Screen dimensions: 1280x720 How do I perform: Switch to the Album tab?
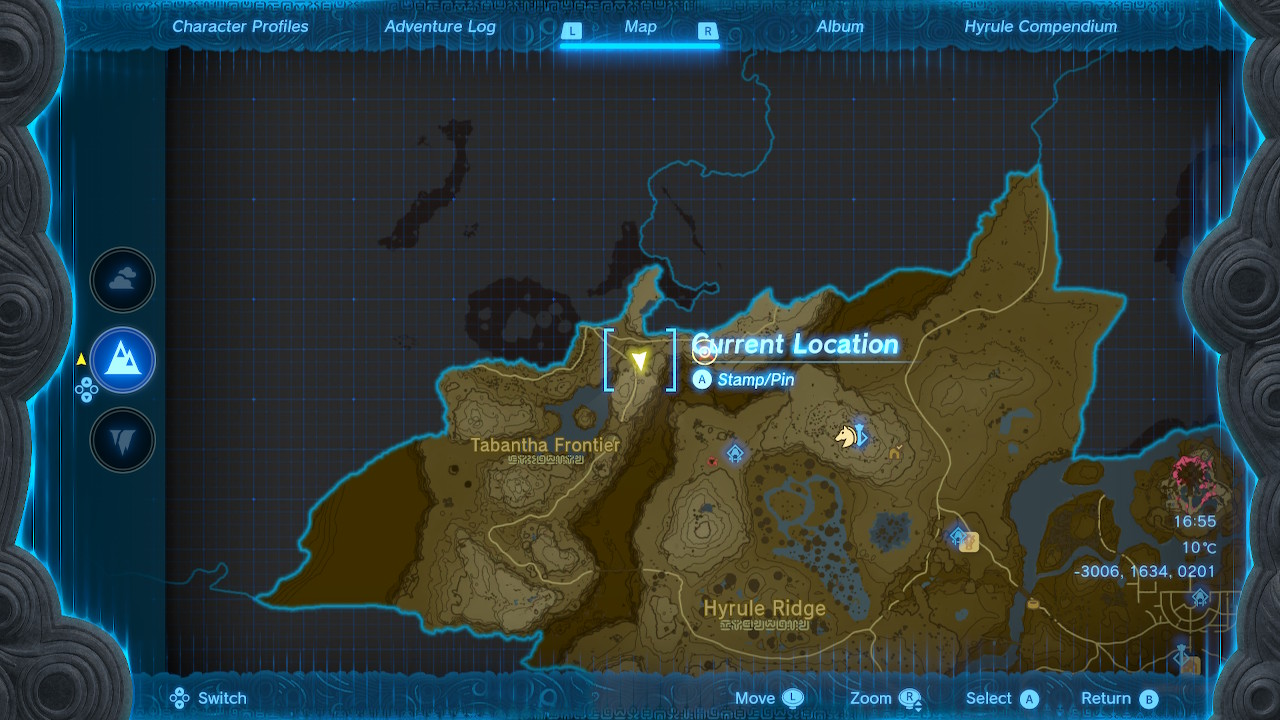[839, 27]
